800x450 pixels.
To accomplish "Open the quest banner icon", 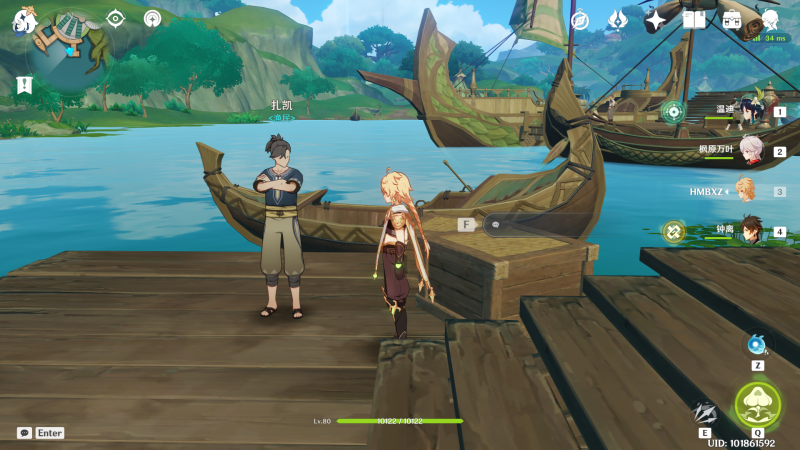I will coord(24,86).
